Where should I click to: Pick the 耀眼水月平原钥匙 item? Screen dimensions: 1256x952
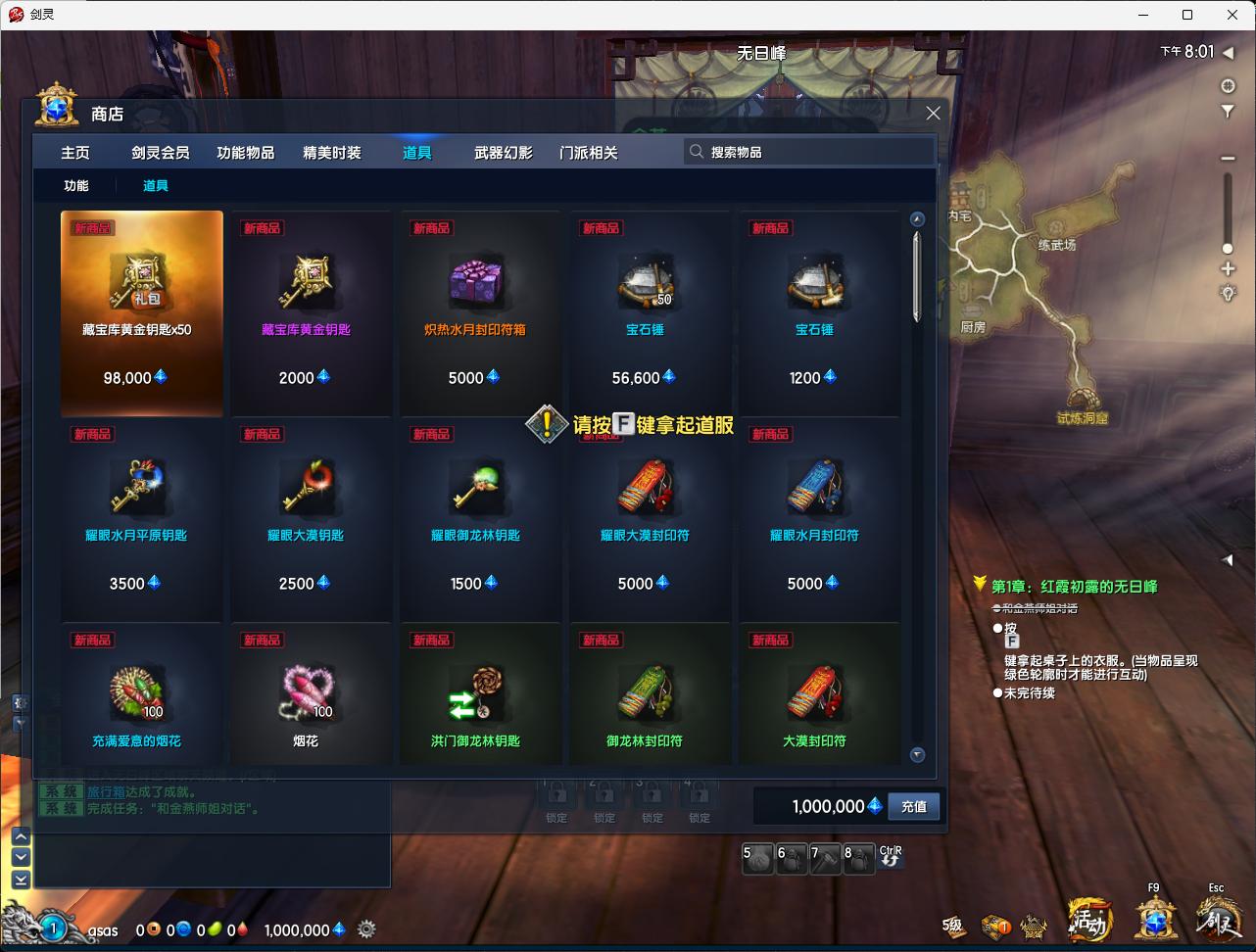[x=142, y=519]
